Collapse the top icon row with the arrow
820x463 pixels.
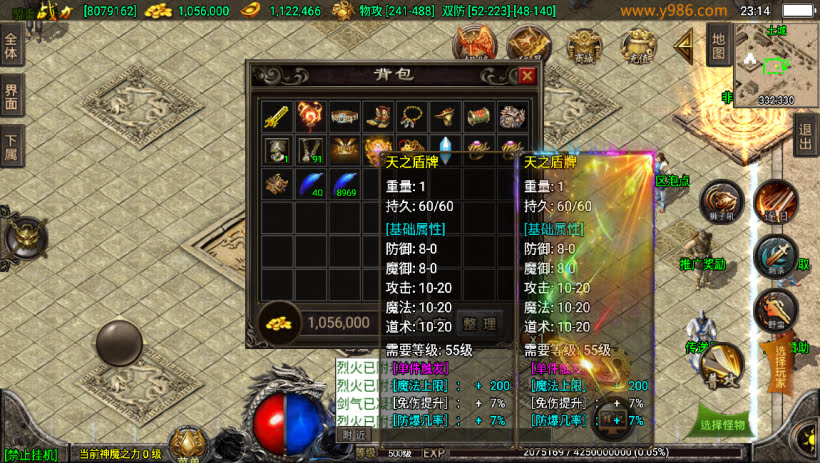click(685, 44)
